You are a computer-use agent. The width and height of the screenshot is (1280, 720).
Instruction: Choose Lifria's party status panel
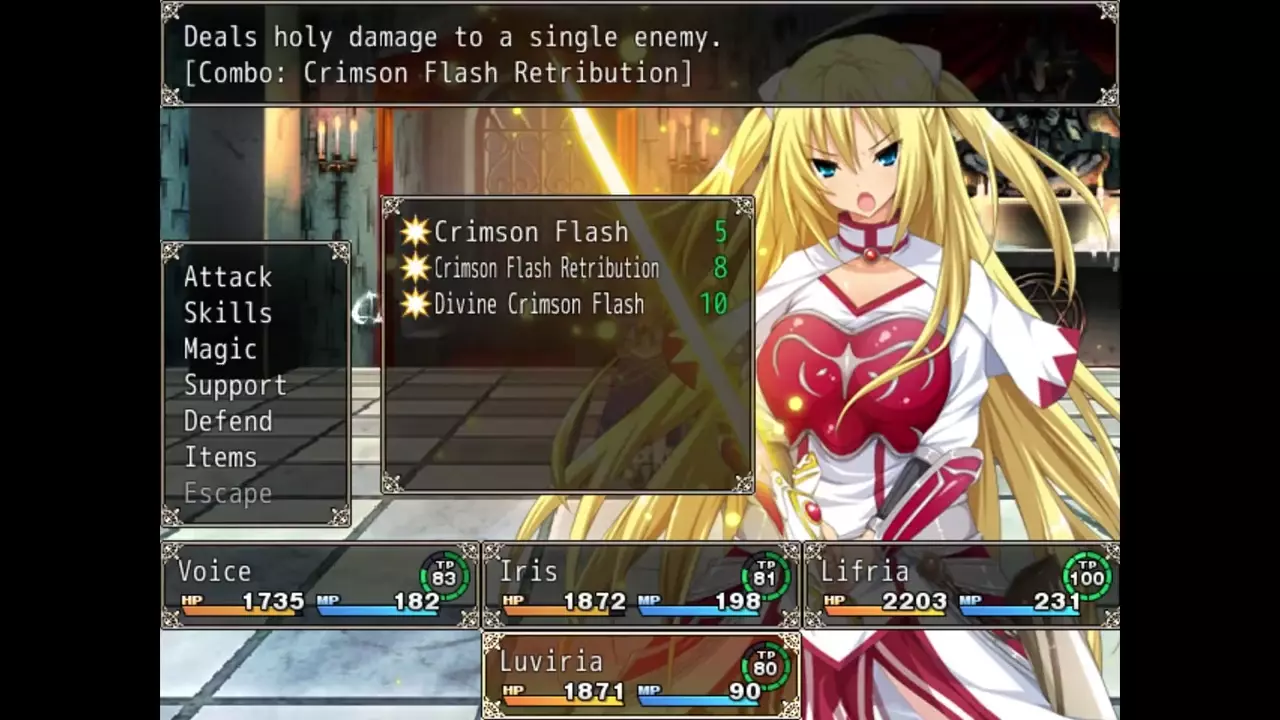click(x=961, y=586)
